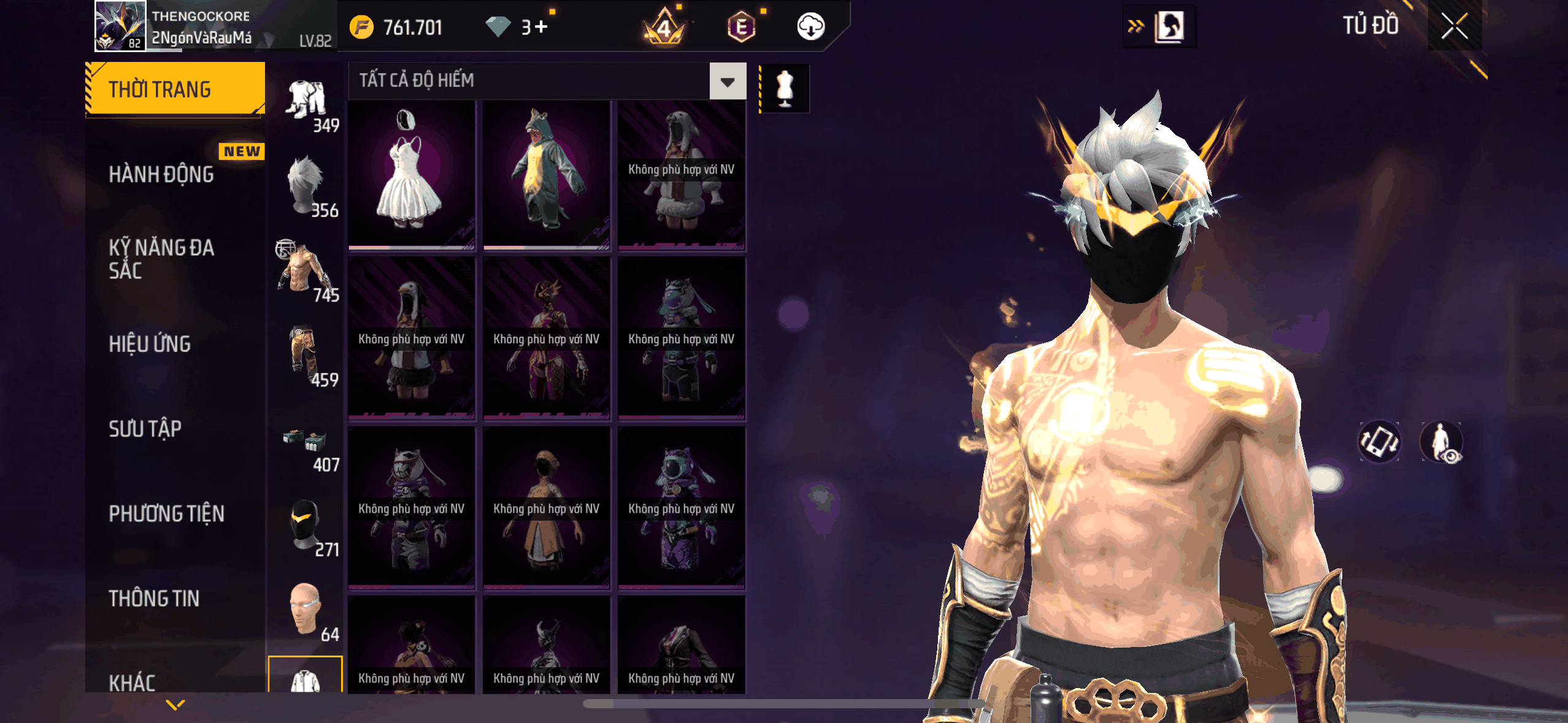Open the cloud download button
The image size is (1568, 723).
810,27
